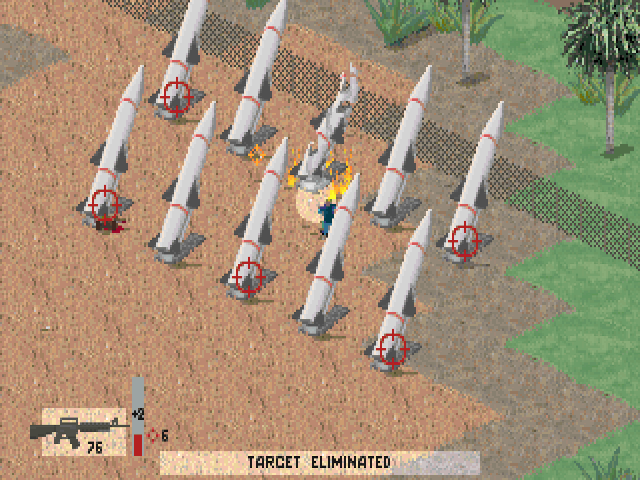640x480 pixels.
Task: Select the assault rifle weapon icon
Action: click(72, 430)
